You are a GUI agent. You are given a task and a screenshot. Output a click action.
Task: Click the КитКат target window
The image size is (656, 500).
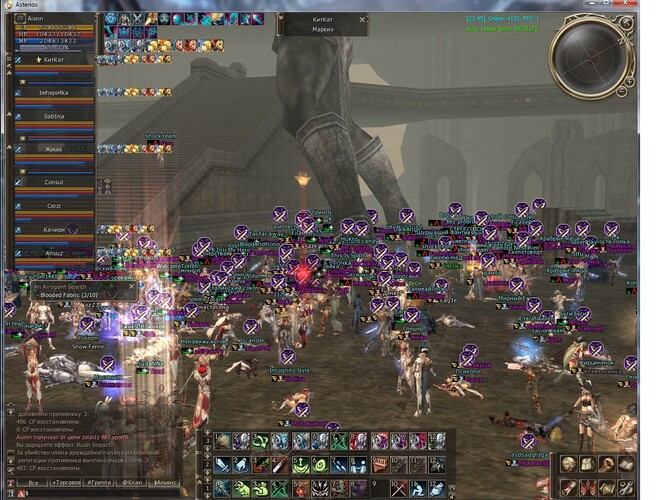point(322,24)
